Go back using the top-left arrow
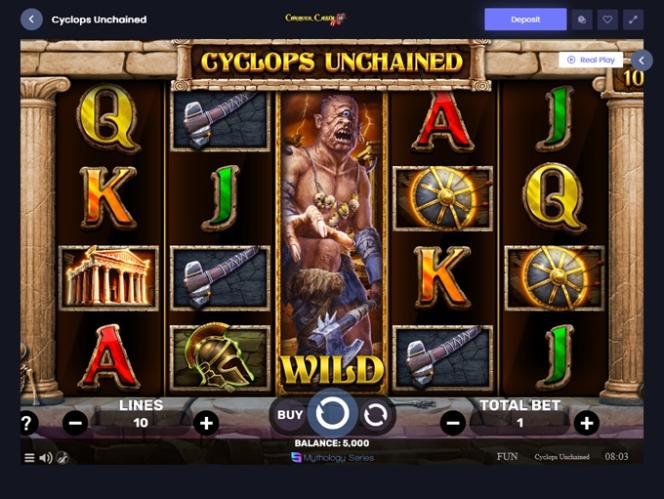This screenshot has width=664, height=499. click(31, 19)
